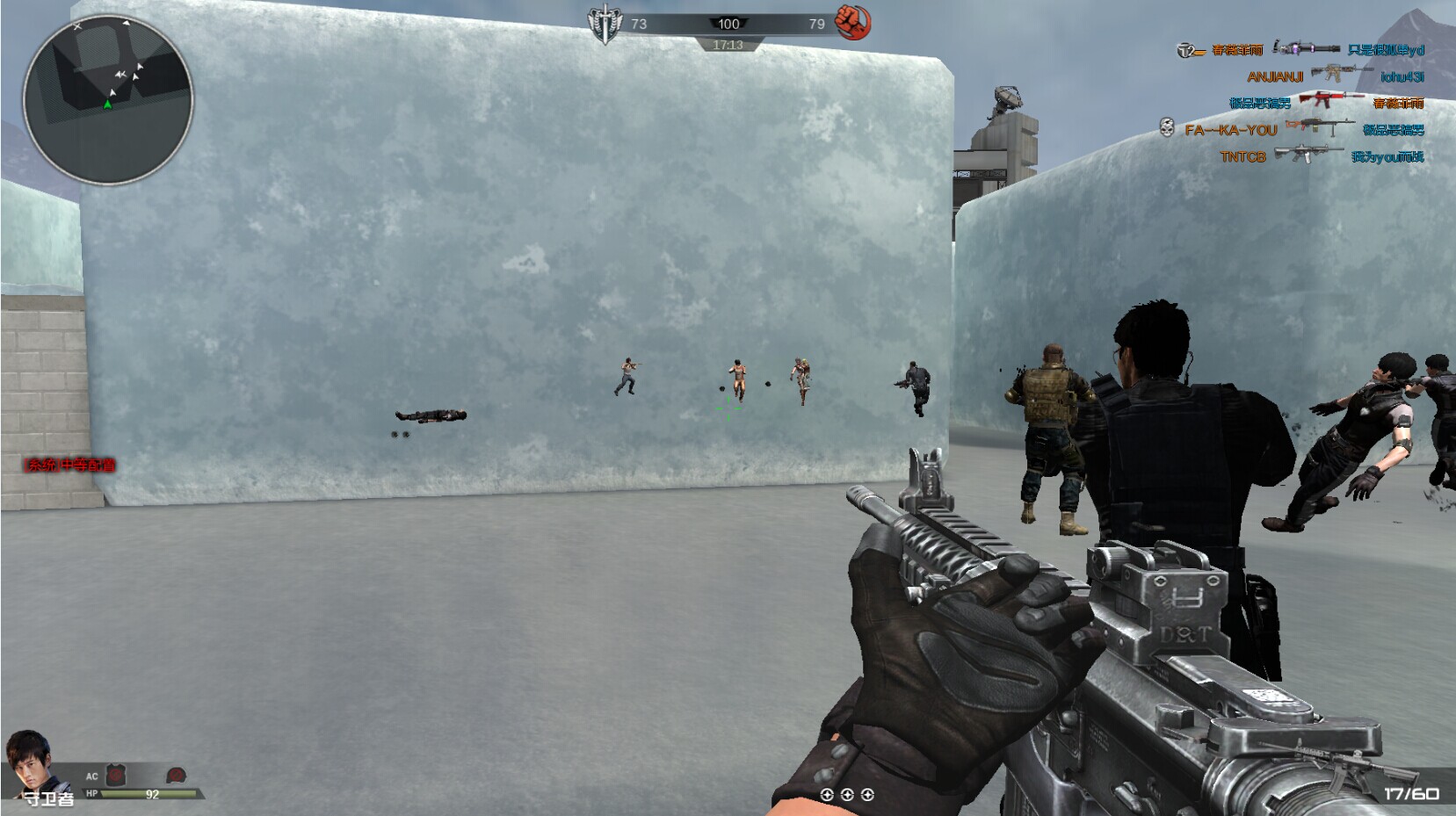Click the red system message text
Viewport: 1456px width, 816px height.
(70, 465)
